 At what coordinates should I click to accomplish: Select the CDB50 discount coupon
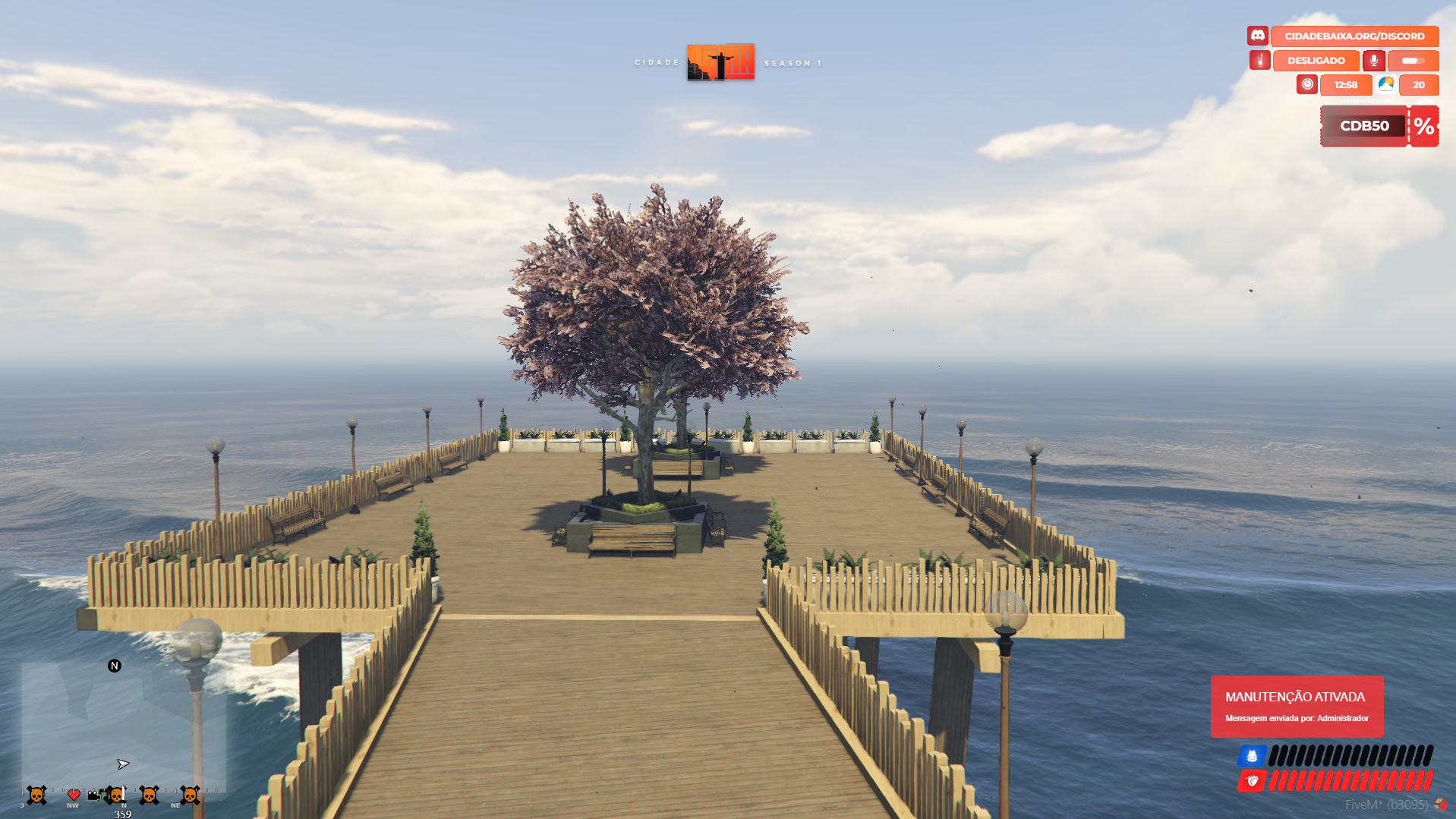coord(1364,126)
